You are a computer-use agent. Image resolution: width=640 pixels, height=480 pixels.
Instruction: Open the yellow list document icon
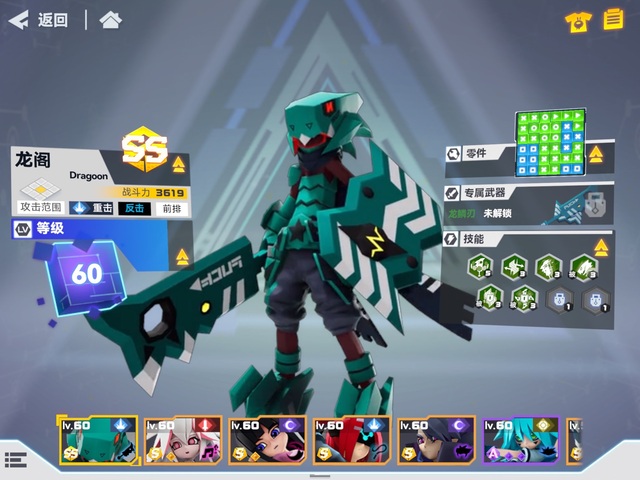click(x=612, y=20)
